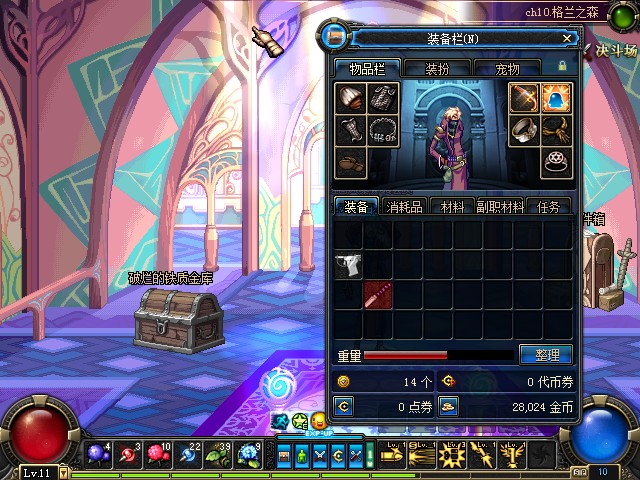This screenshot has height=480, width=640.
Task: Click the equipped shoulder armor slot
Action: (x=350, y=98)
